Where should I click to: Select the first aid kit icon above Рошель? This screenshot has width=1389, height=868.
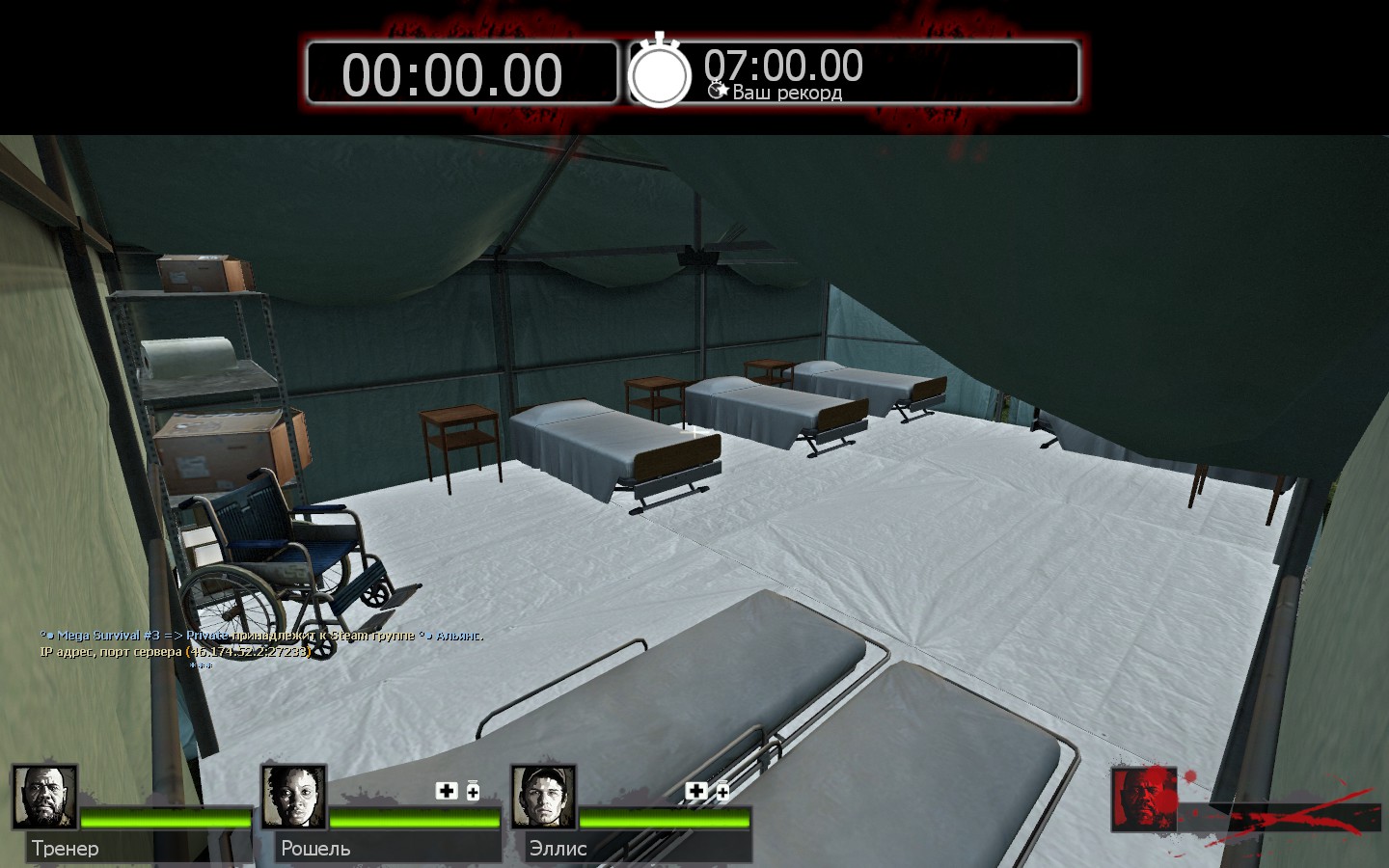pyautogui.click(x=447, y=791)
